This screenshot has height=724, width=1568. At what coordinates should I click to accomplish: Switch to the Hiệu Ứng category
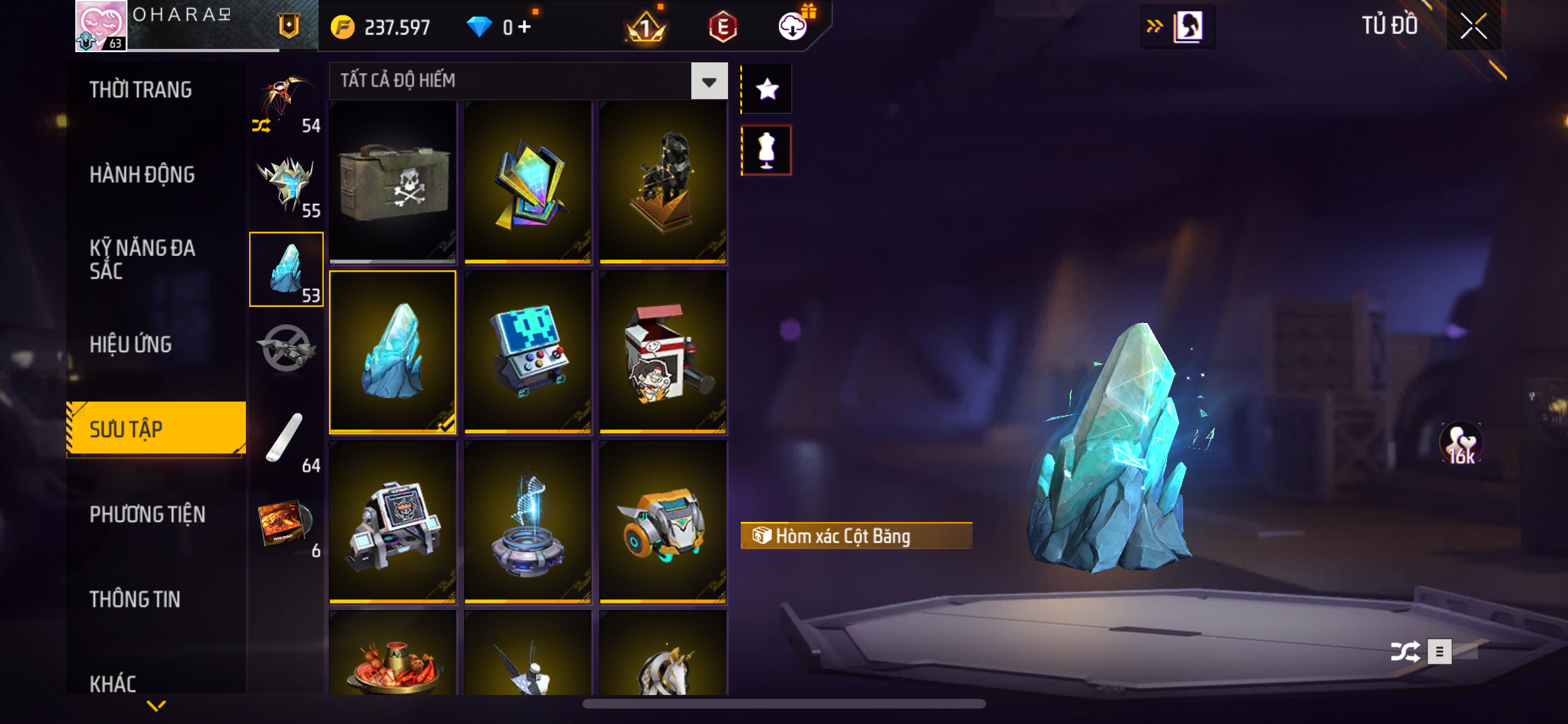click(131, 344)
